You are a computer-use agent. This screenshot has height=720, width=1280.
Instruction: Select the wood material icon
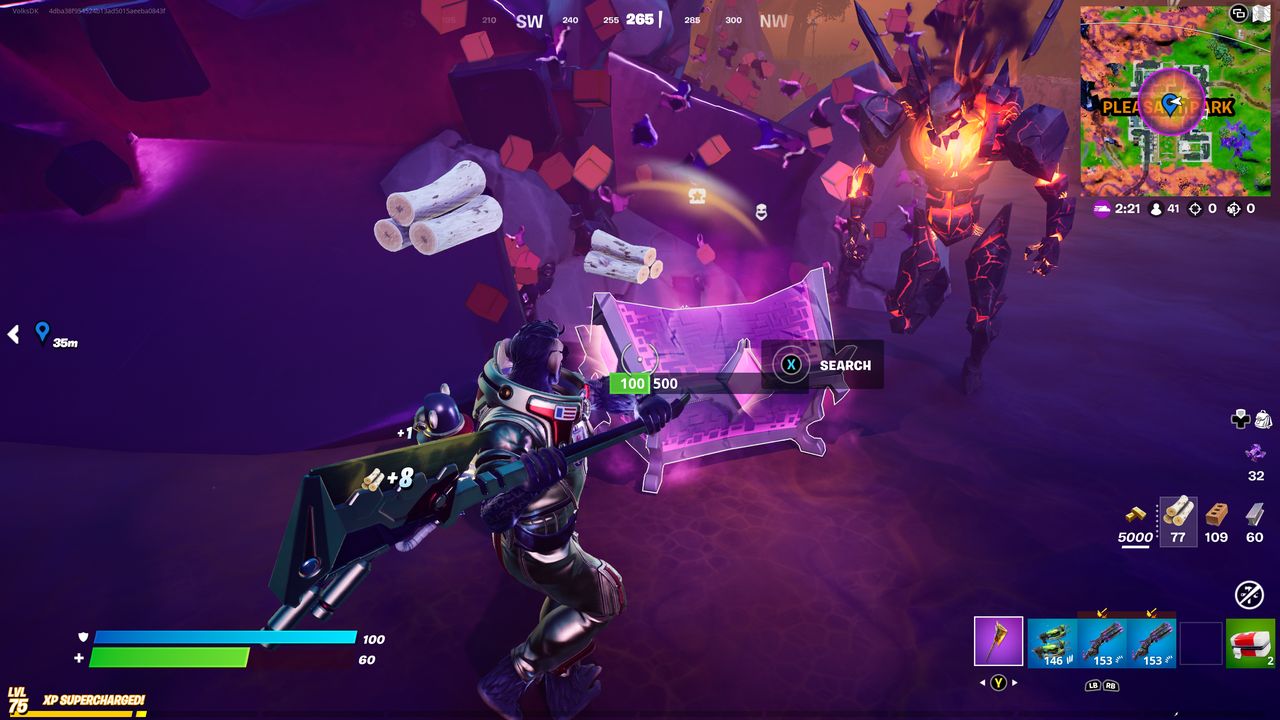pyautogui.click(x=1178, y=511)
